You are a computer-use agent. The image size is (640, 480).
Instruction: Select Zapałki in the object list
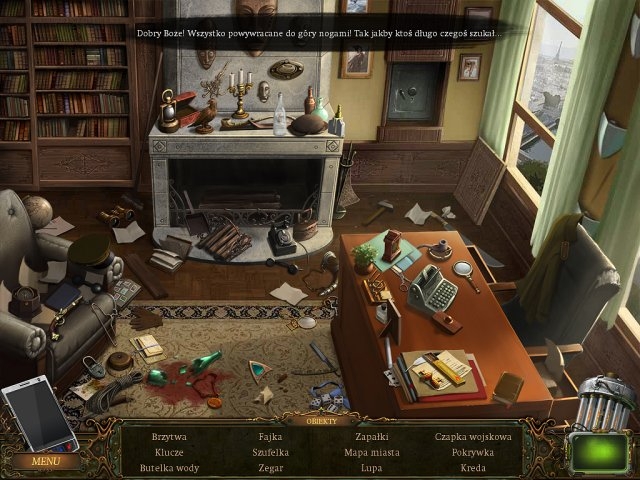pos(372,437)
